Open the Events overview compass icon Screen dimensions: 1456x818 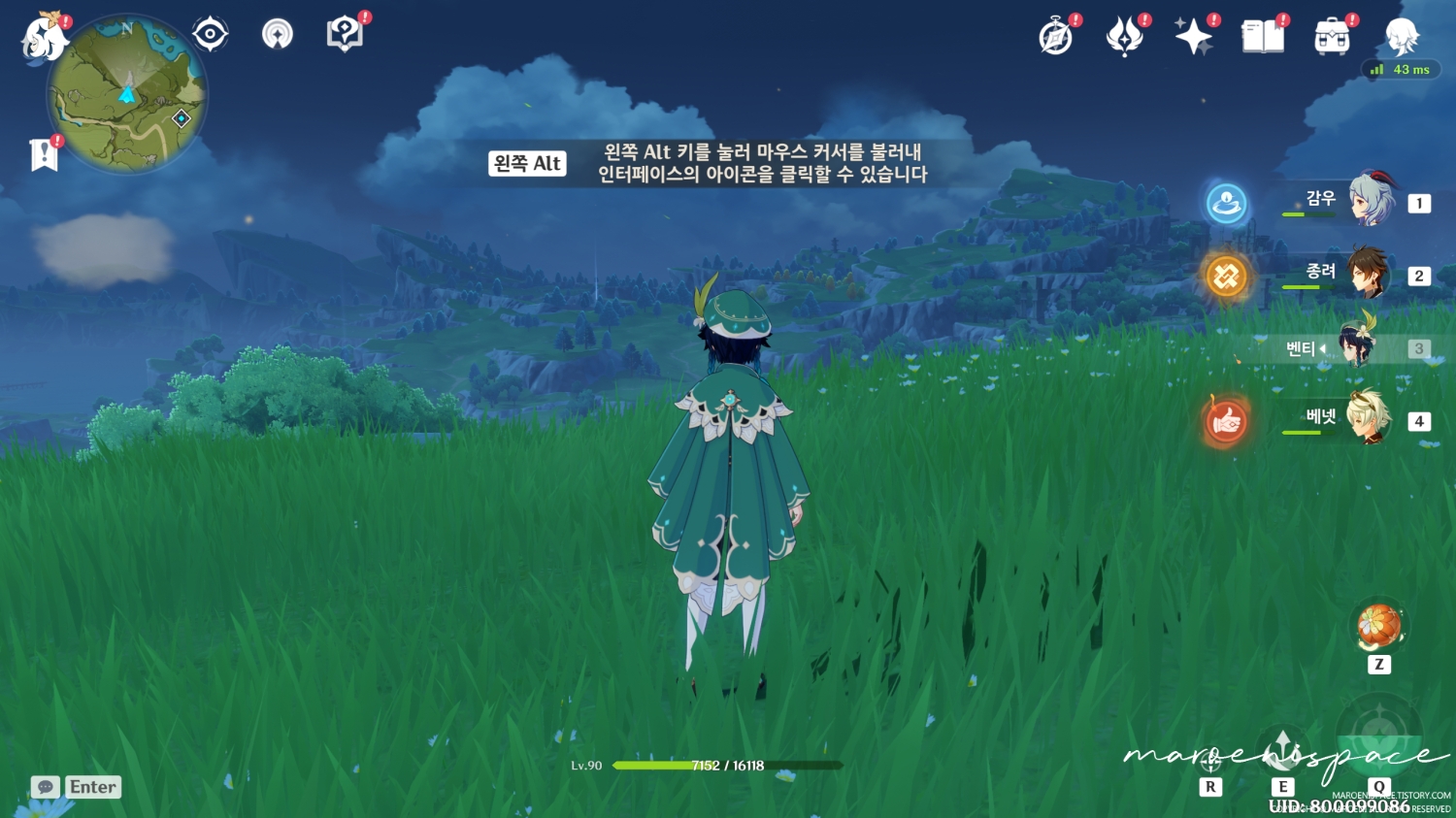(x=1057, y=37)
